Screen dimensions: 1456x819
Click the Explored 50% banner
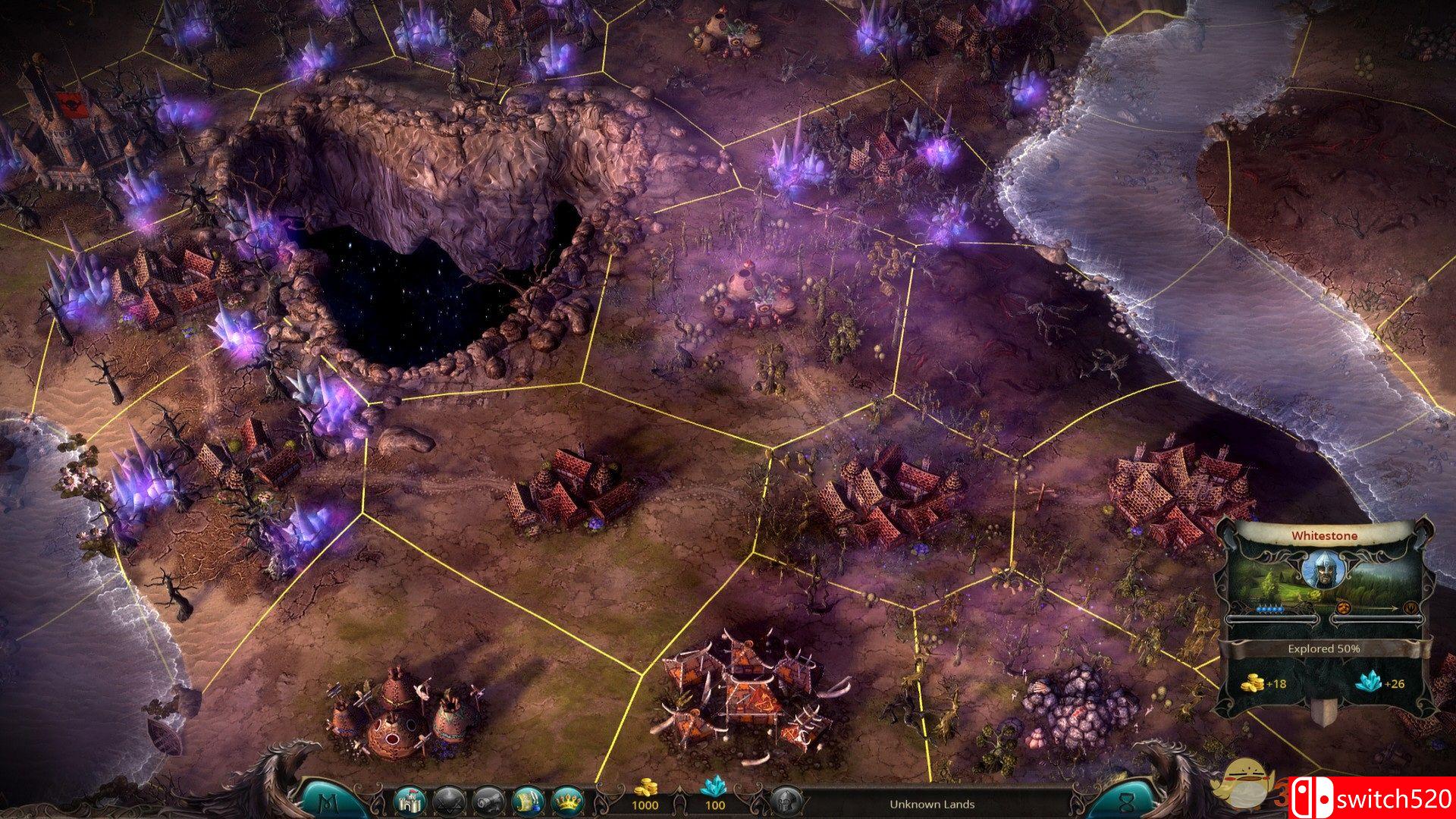tap(1324, 649)
